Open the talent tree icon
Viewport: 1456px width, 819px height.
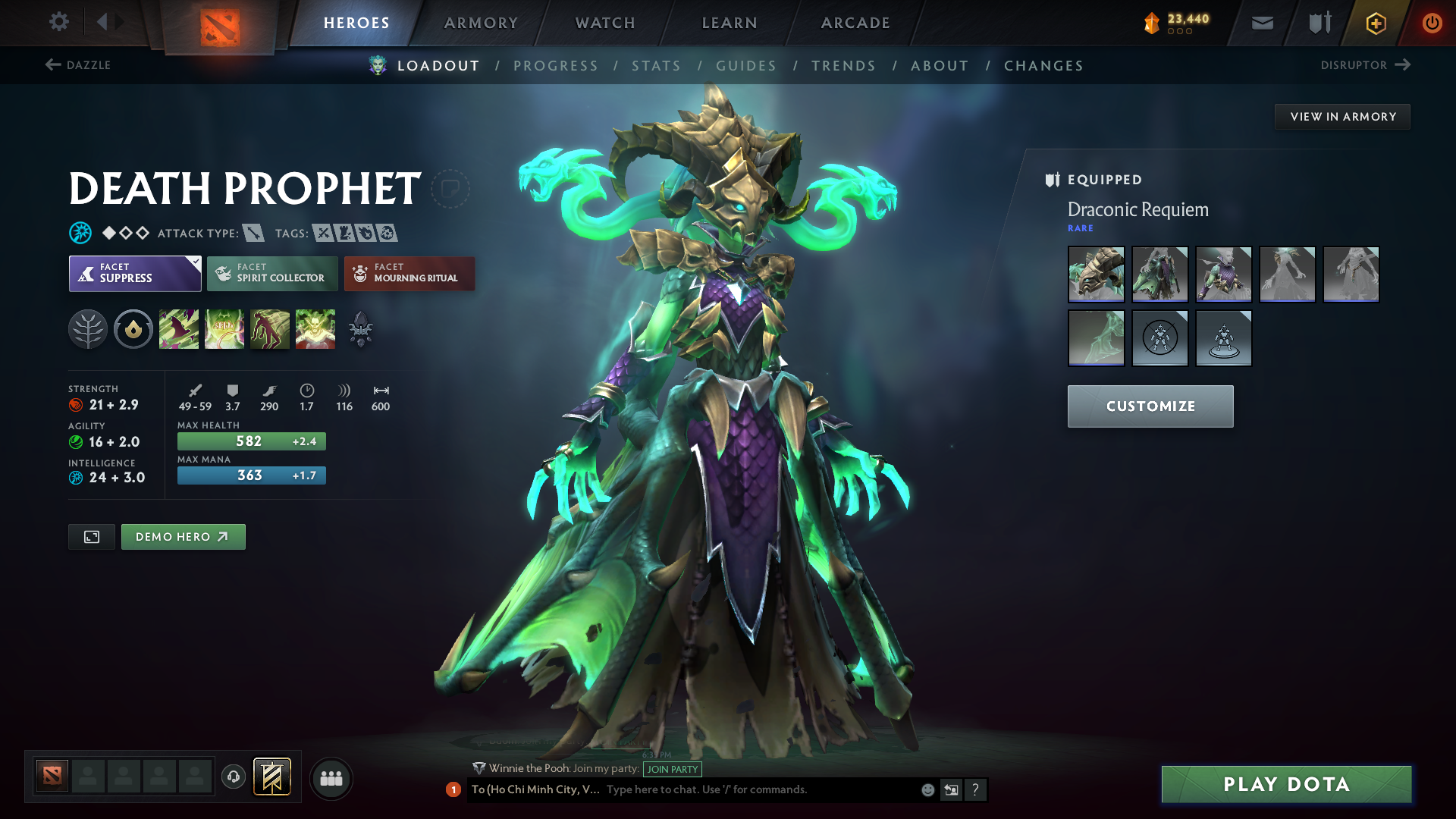coord(88,329)
